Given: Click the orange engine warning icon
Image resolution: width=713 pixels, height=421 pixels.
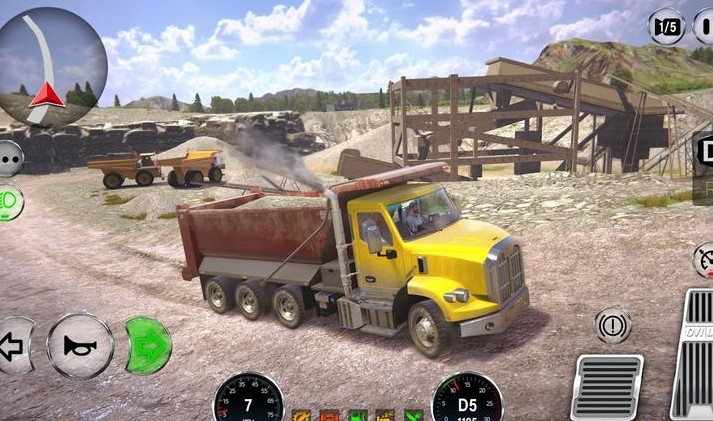Looking at the screenshot, I should click(301, 415).
